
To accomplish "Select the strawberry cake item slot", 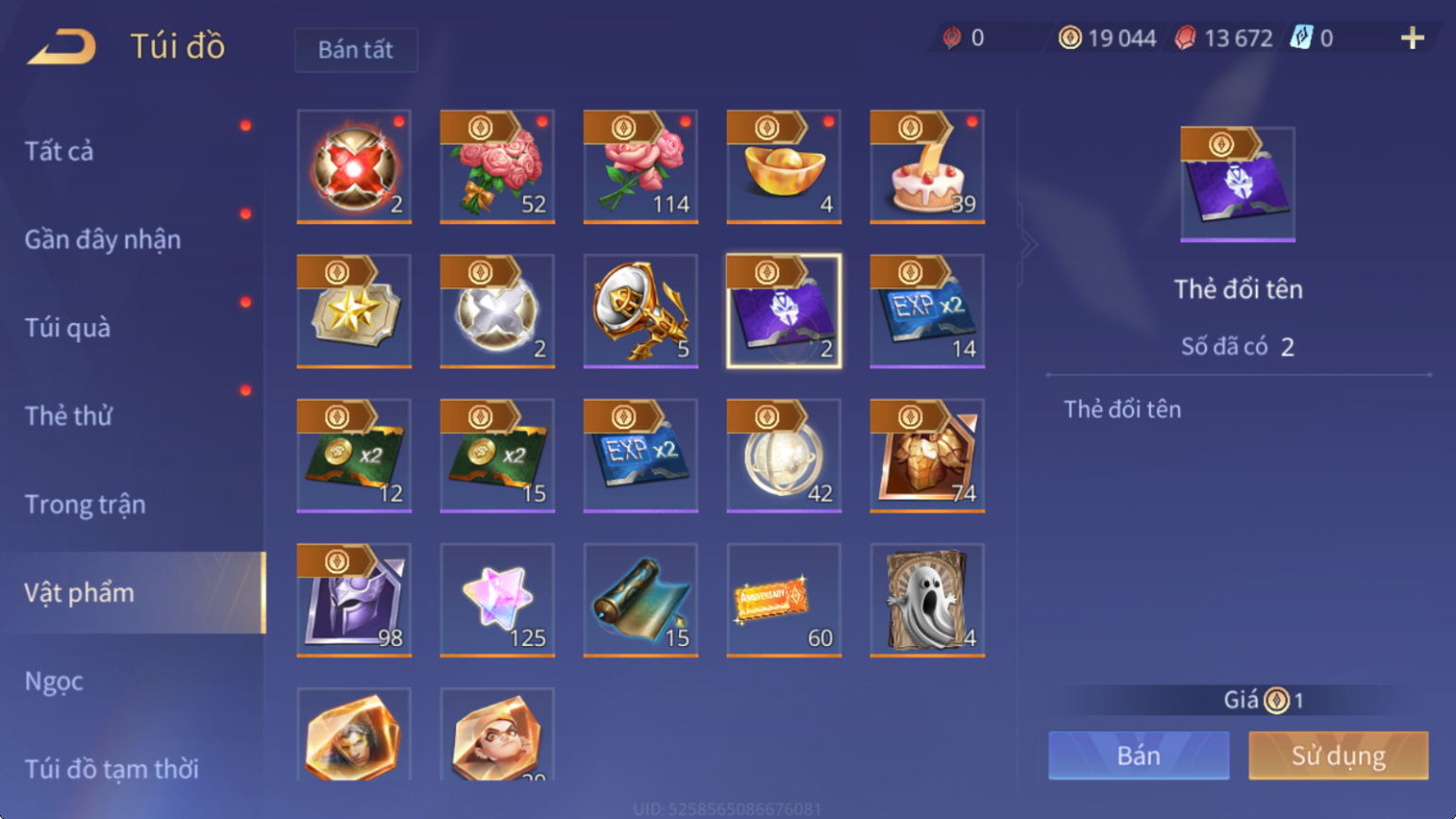I will pyautogui.click(x=927, y=166).
